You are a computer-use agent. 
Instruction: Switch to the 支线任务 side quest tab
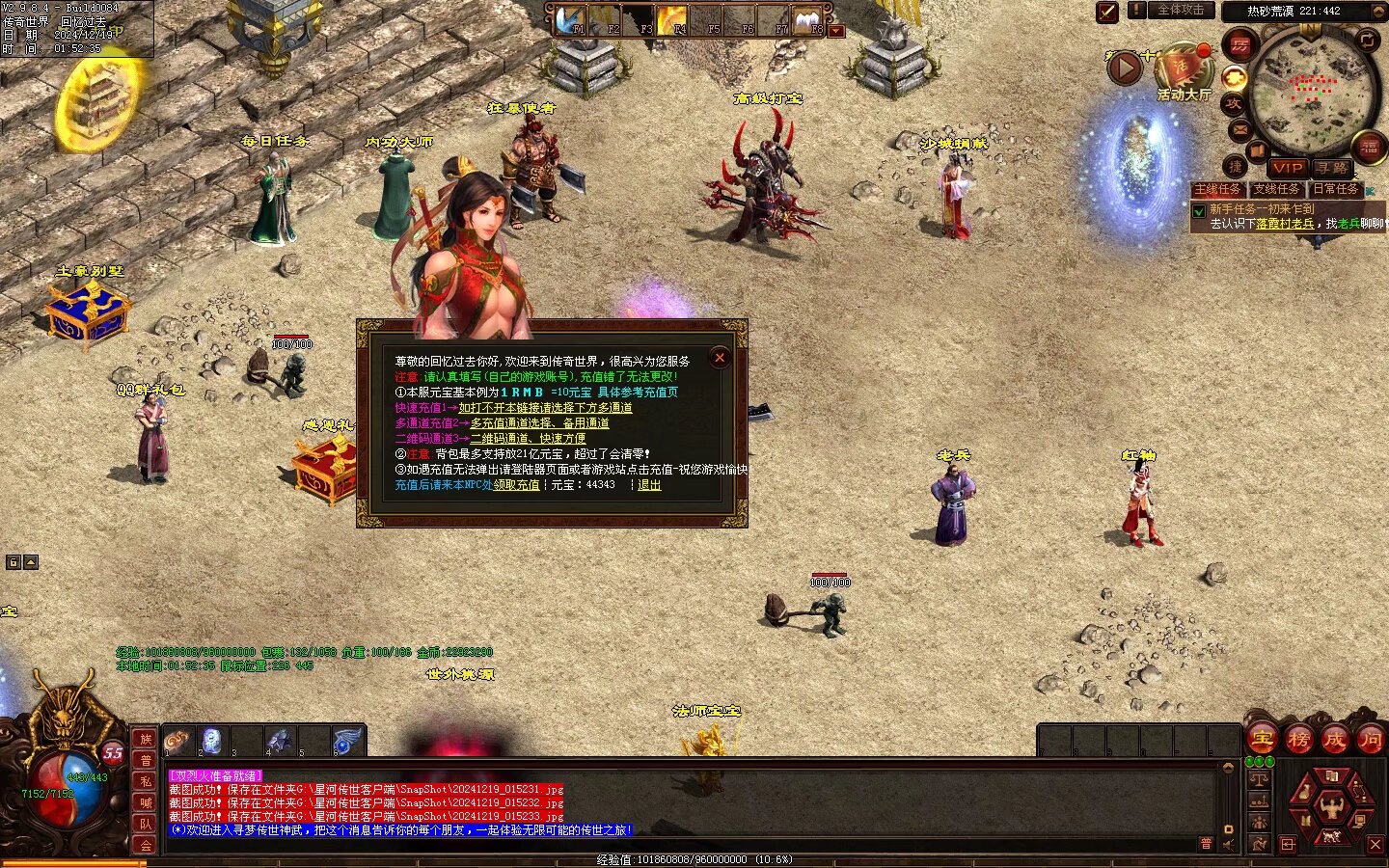pos(1276,190)
